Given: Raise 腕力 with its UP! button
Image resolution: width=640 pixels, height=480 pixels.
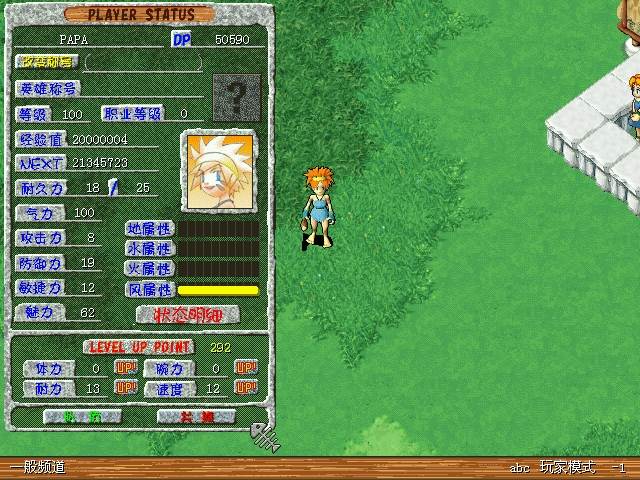Looking at the screenshot, I should tap(246, 368).
